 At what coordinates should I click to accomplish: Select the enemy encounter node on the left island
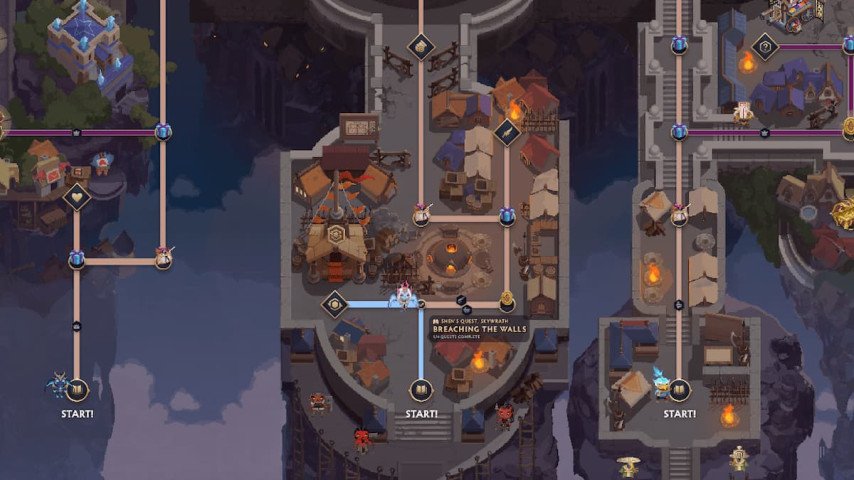163,258
